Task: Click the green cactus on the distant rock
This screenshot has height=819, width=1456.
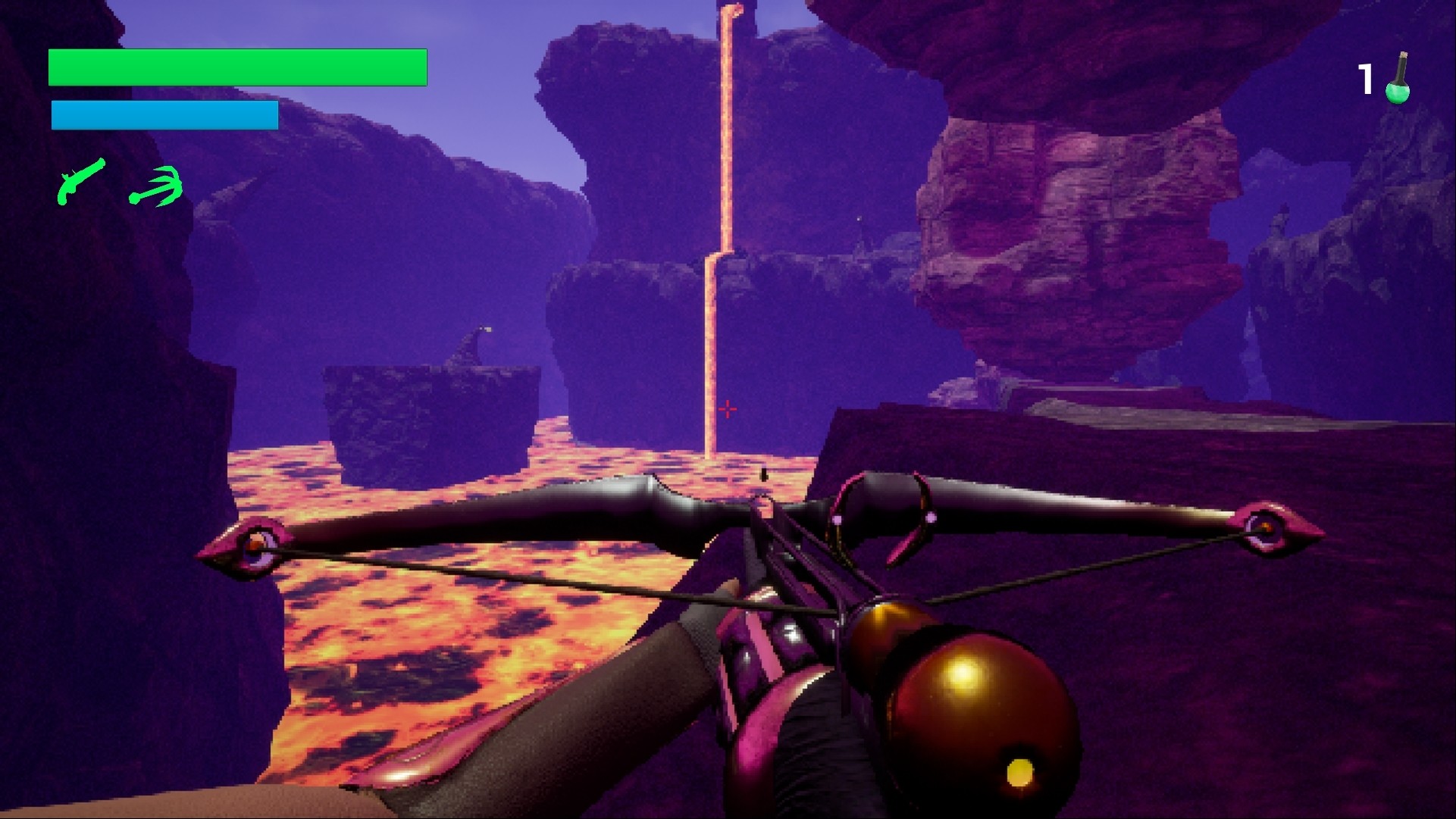Action: [478, 333]
